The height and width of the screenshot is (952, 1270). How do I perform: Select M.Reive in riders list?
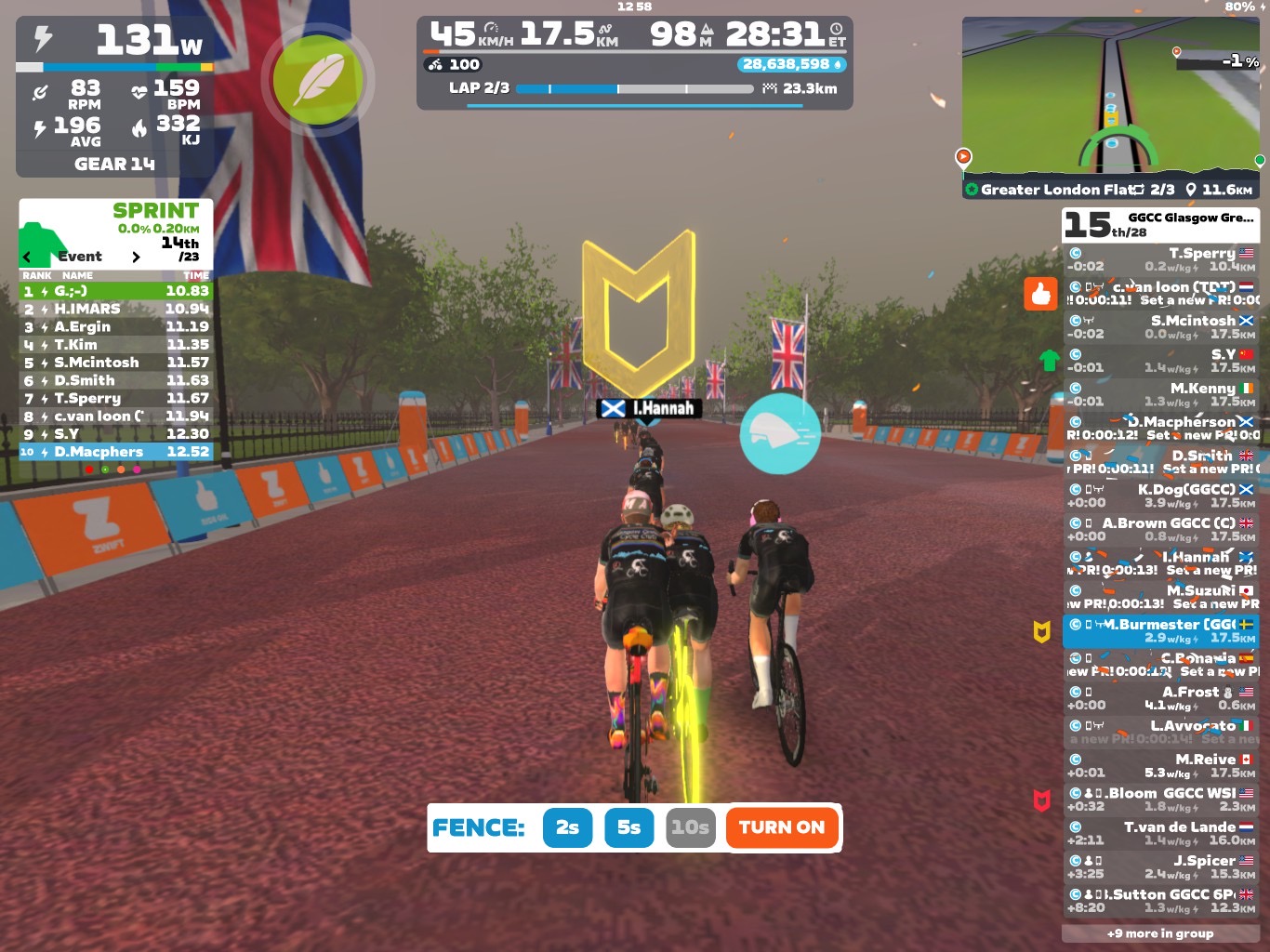coord(1160,766)
